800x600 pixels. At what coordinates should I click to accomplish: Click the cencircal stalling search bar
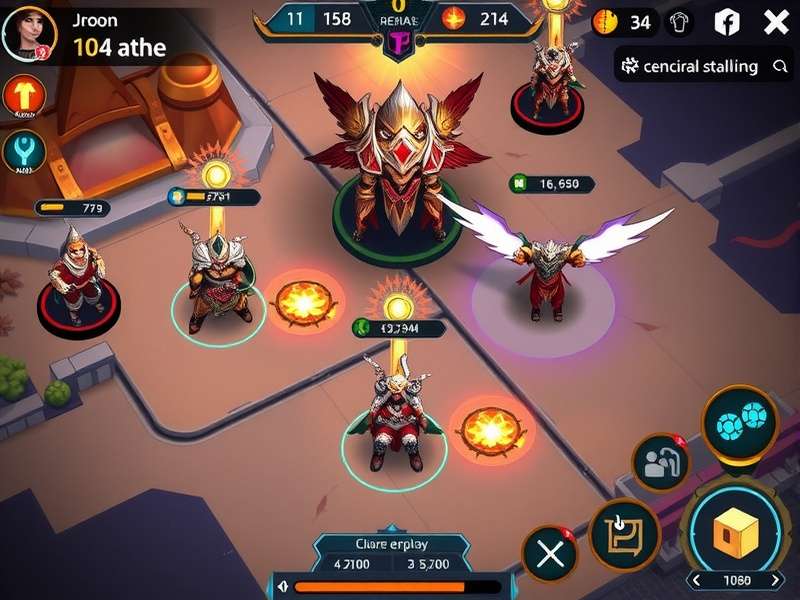pyautogui.click(x=700, y=66)
